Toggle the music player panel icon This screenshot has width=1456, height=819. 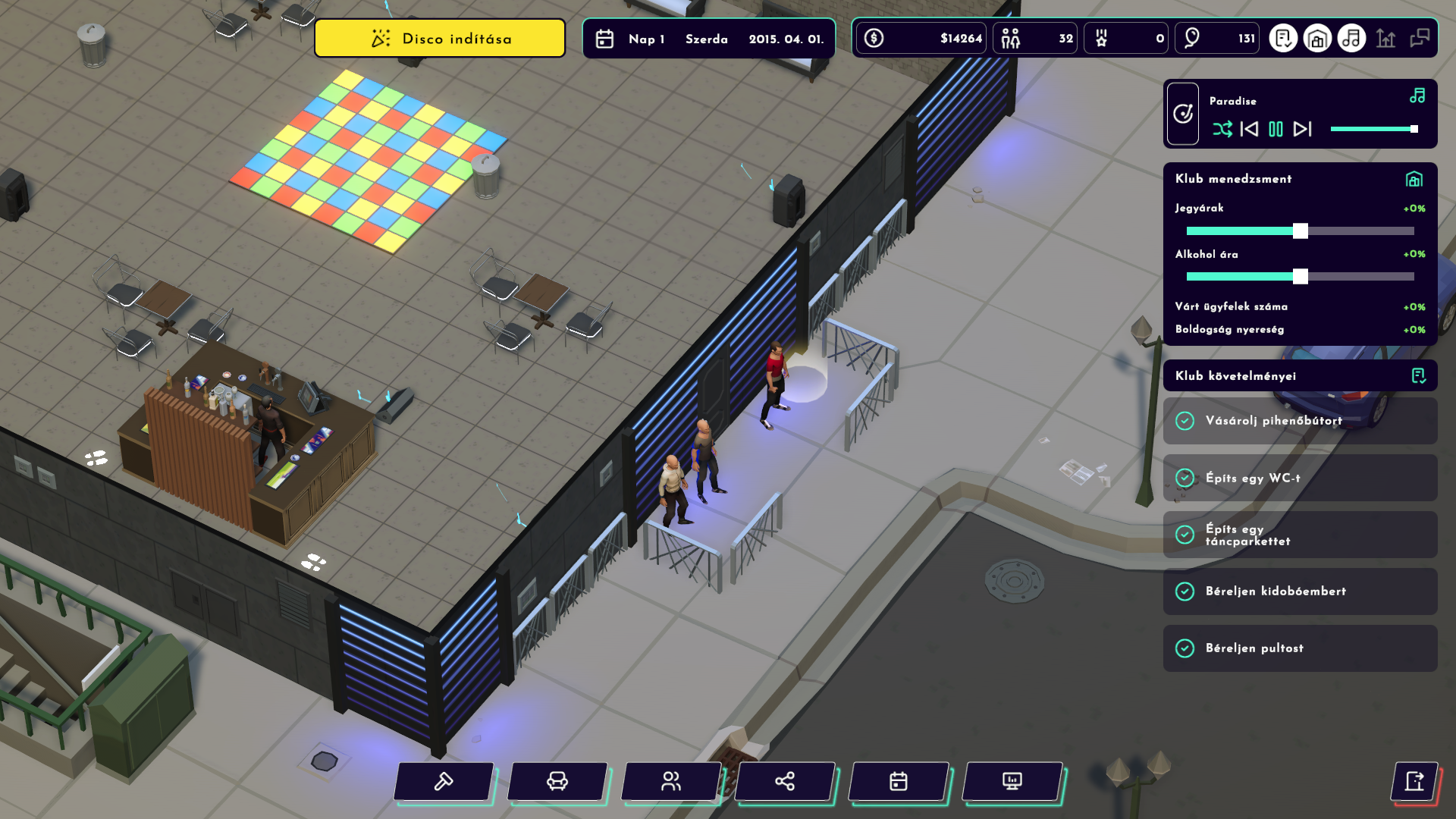point(1351,38)
